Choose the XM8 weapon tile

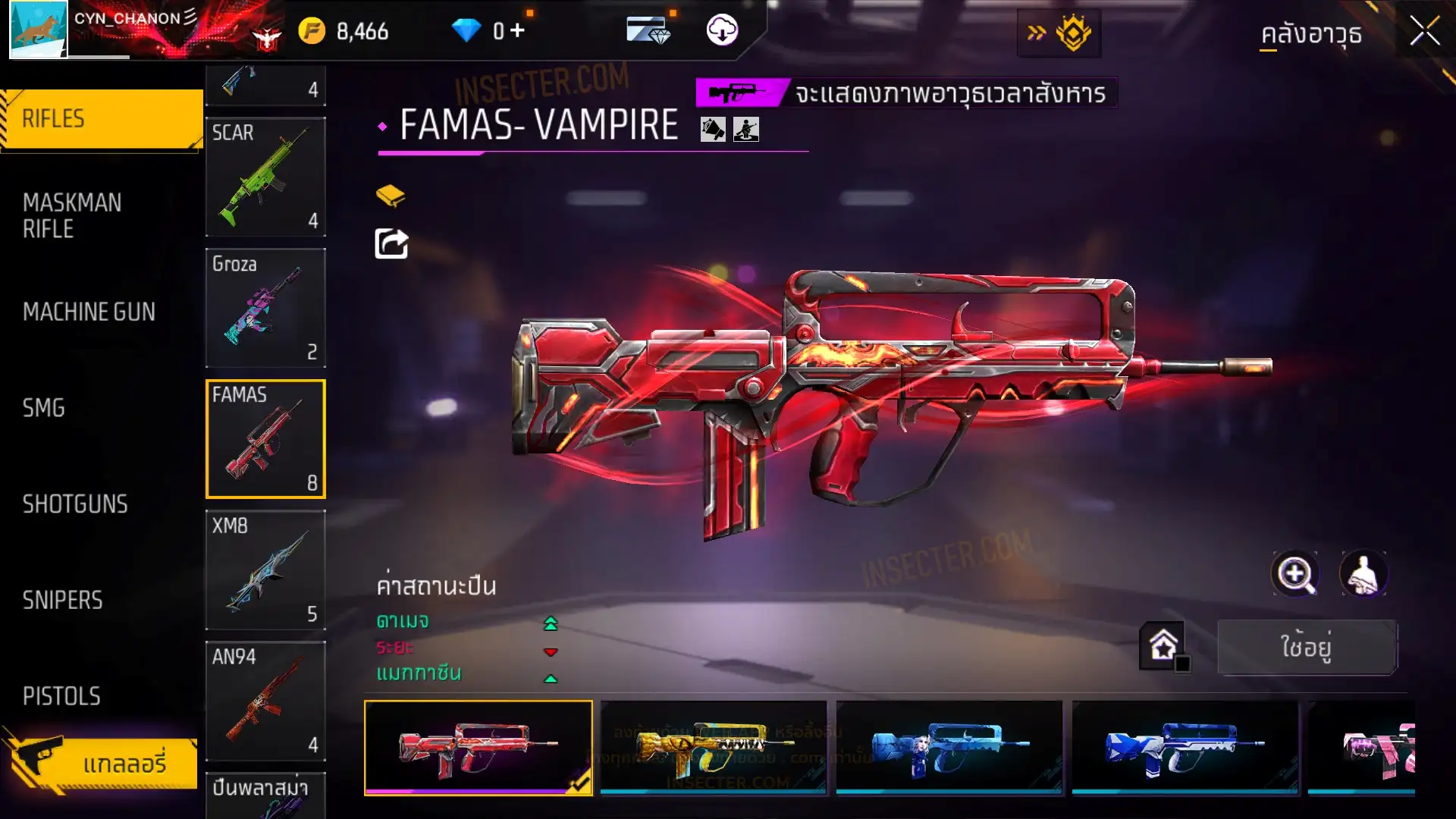(x=265, y=570)
